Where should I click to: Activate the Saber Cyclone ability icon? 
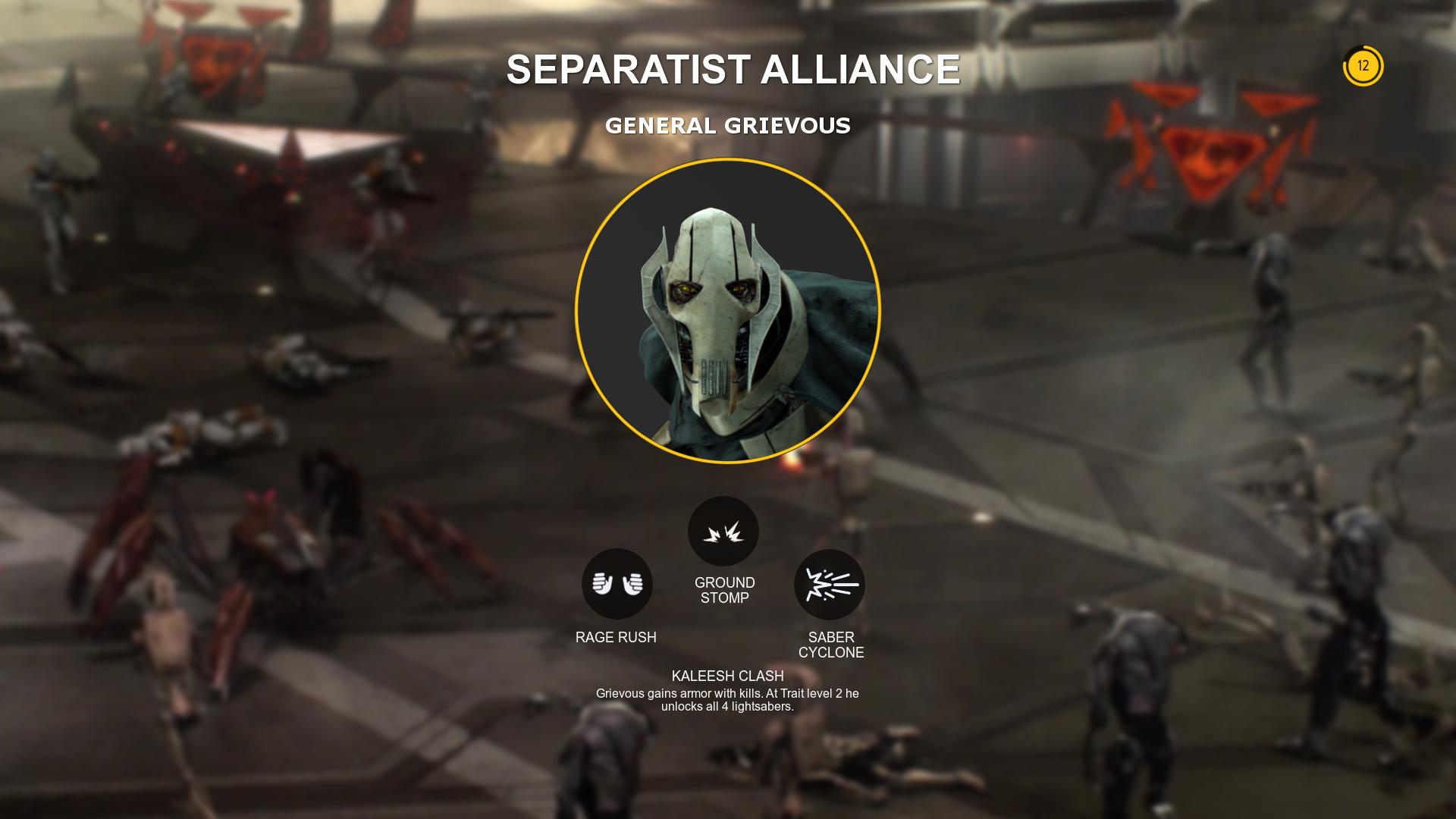[829, 585]
